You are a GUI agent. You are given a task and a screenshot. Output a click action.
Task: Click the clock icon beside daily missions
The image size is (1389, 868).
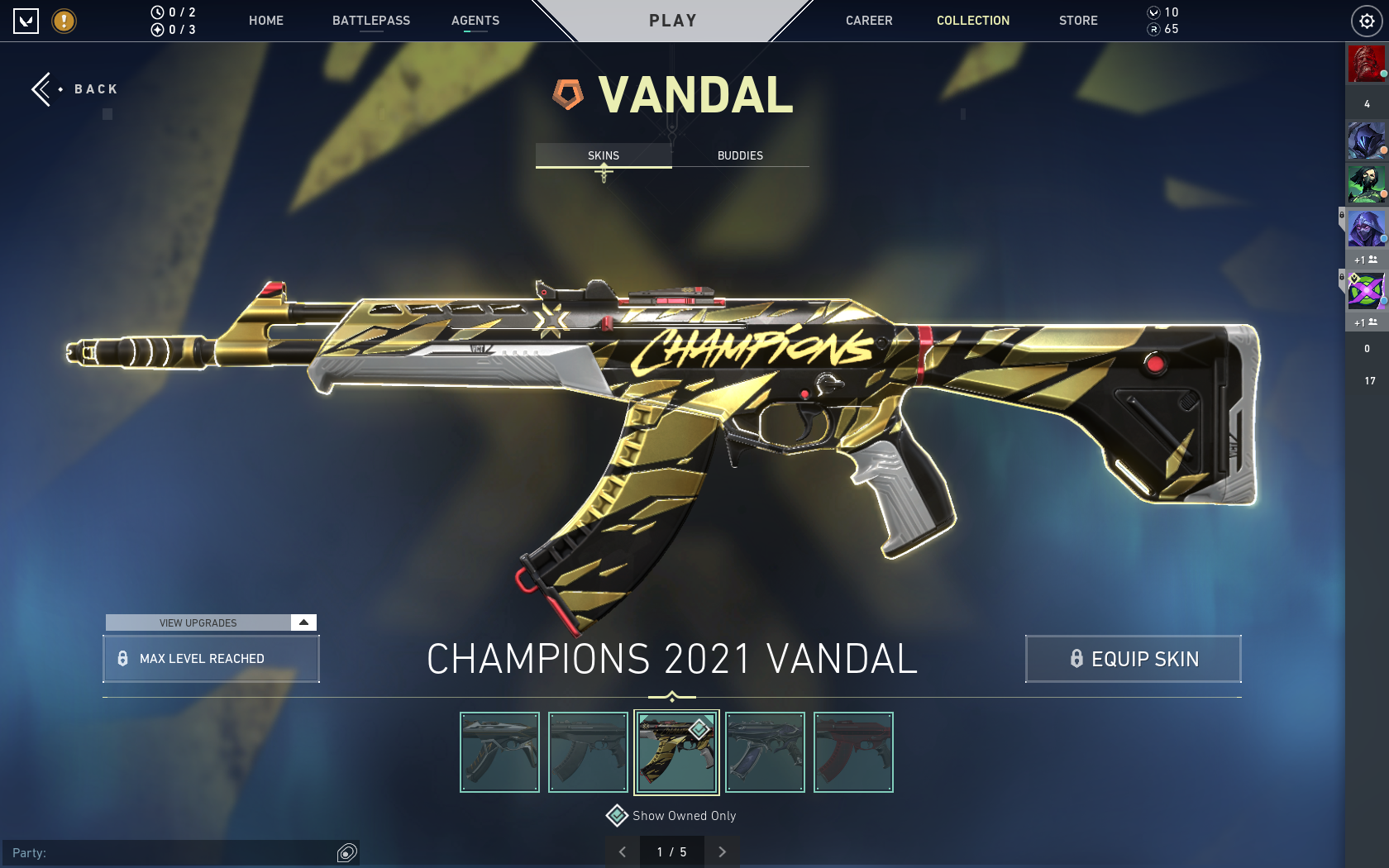click(x=157, y=12)
